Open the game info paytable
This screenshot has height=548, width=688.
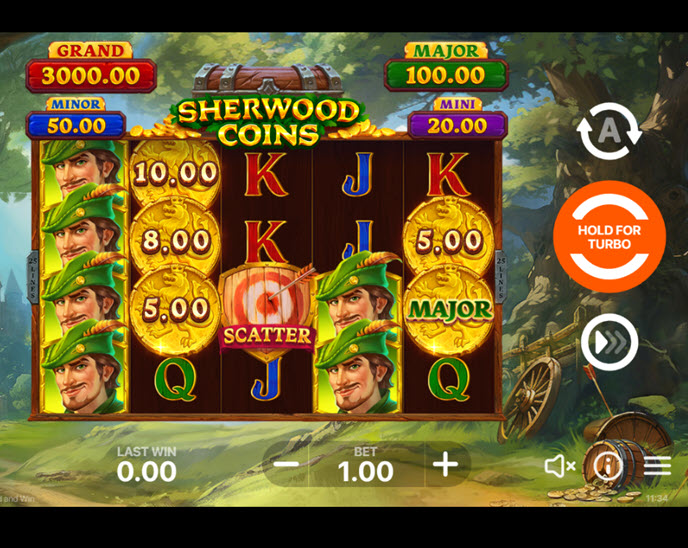coord(607,465)
